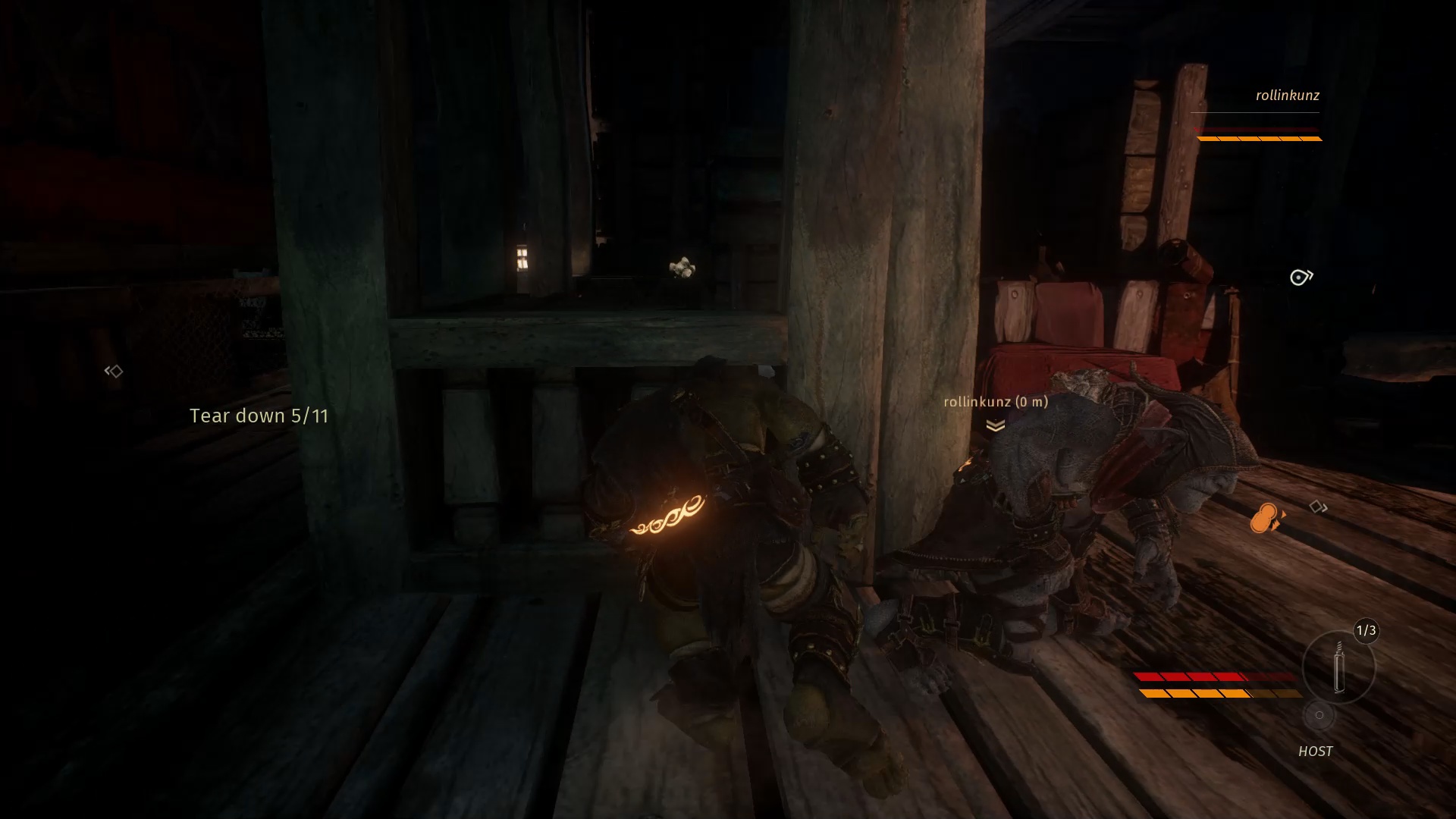Select teammate rollinkunz in the party panel
The height and width of the screenshot is (819, 1456).
[x=1287, y=96]
